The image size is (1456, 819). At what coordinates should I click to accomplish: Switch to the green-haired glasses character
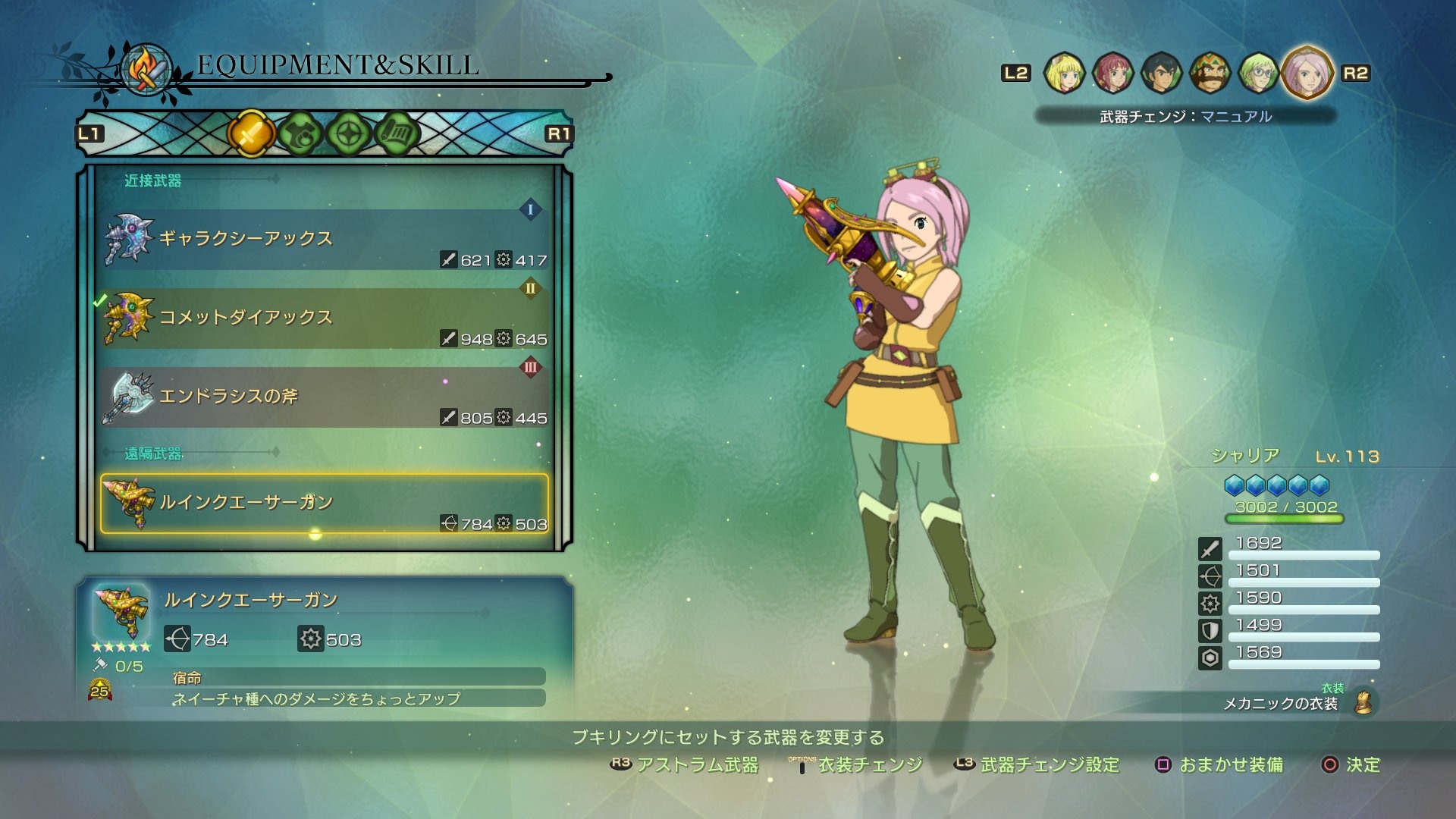(x=1258, y=74)
